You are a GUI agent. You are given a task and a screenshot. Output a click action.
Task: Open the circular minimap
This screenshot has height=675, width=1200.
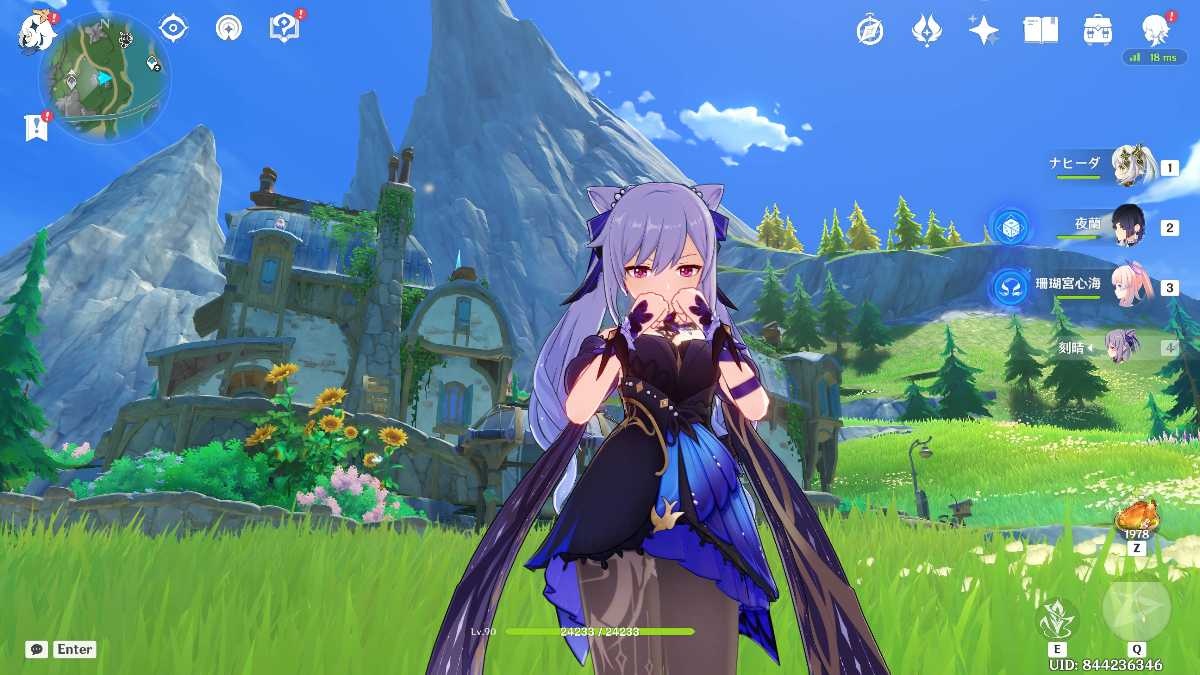coord(104,77)
